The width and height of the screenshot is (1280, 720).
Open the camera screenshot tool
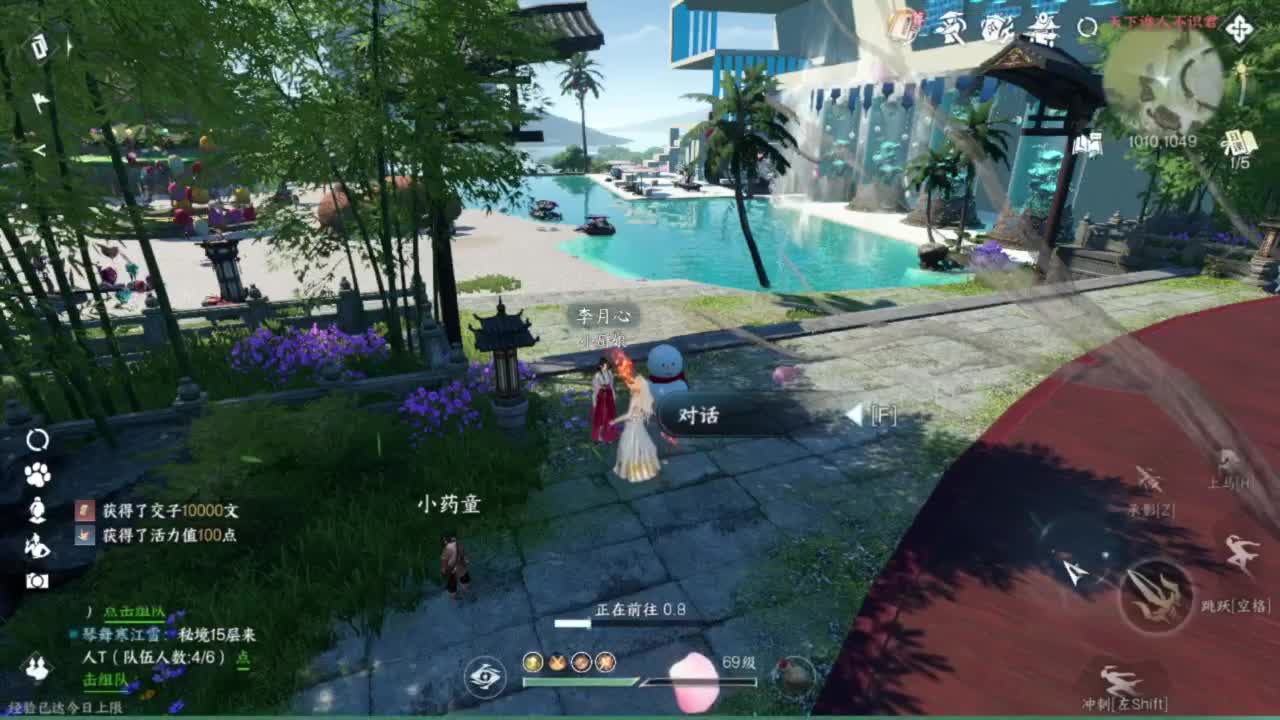click(x=39, y=580)
